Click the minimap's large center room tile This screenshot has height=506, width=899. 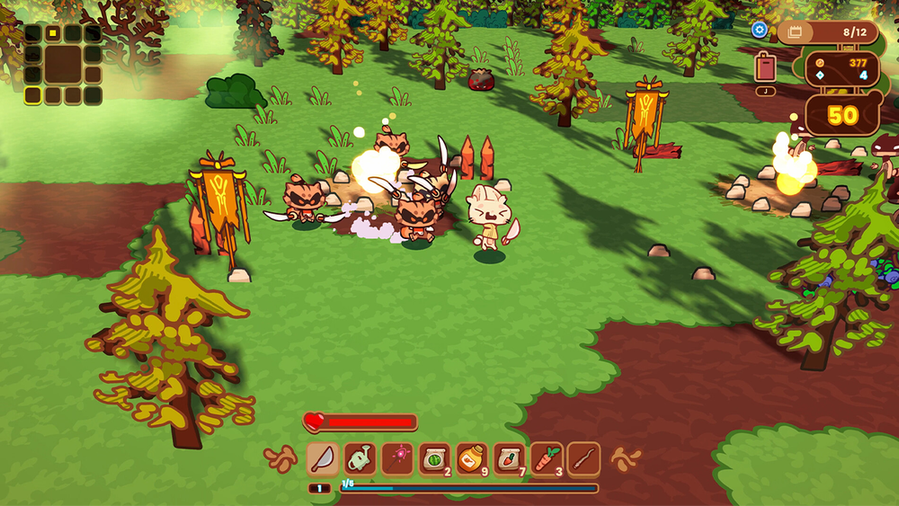pyautogui.click(x=63, y=63)
